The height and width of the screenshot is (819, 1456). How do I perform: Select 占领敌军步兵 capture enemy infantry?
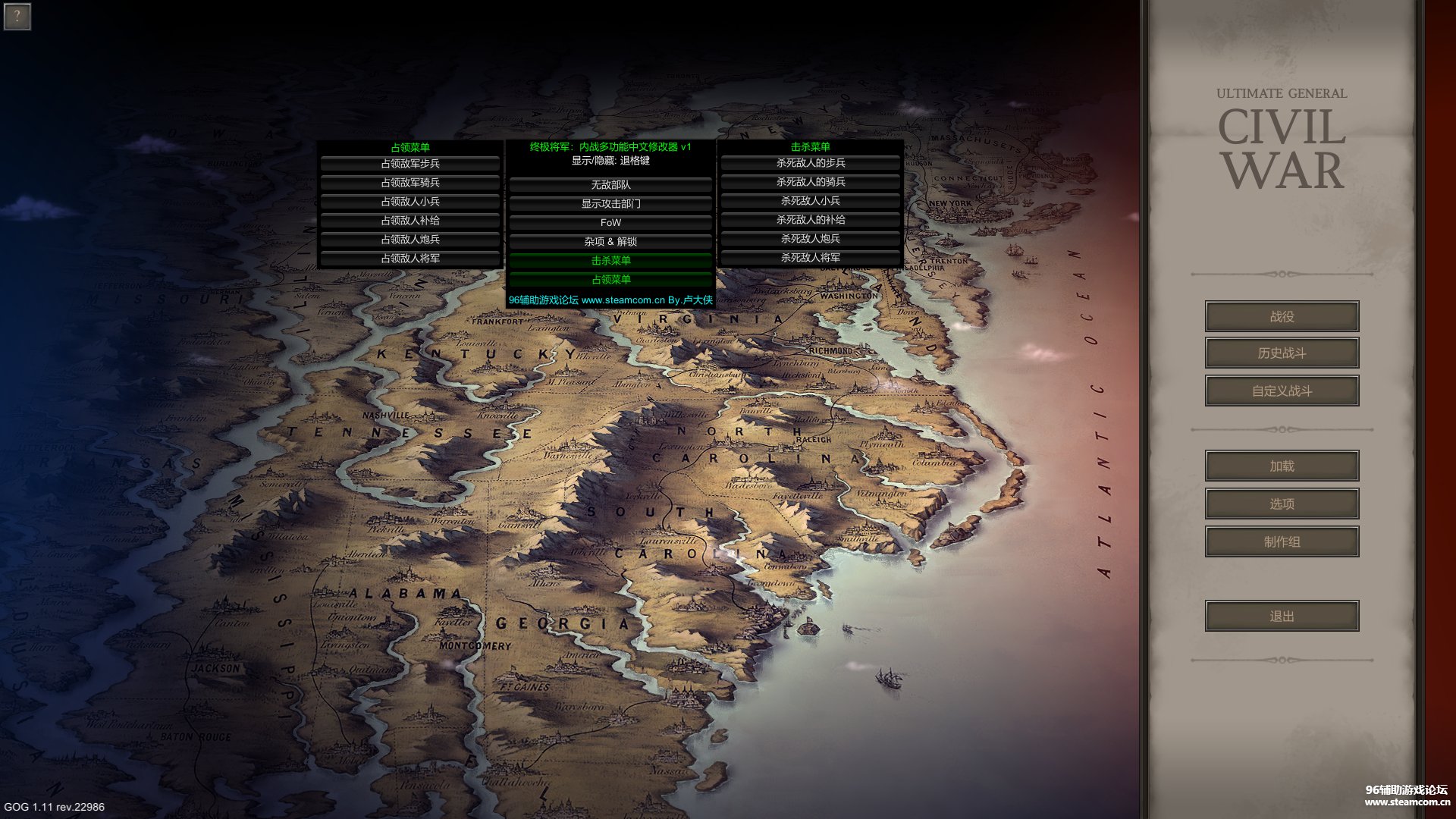click(x=410, y=164)
